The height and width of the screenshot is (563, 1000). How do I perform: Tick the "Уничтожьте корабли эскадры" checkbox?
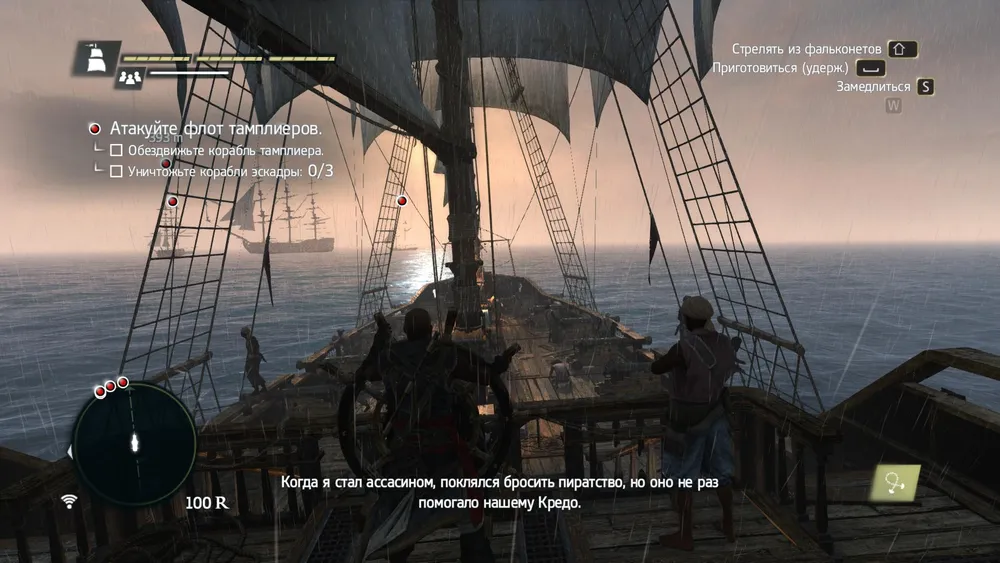[116, 171]
